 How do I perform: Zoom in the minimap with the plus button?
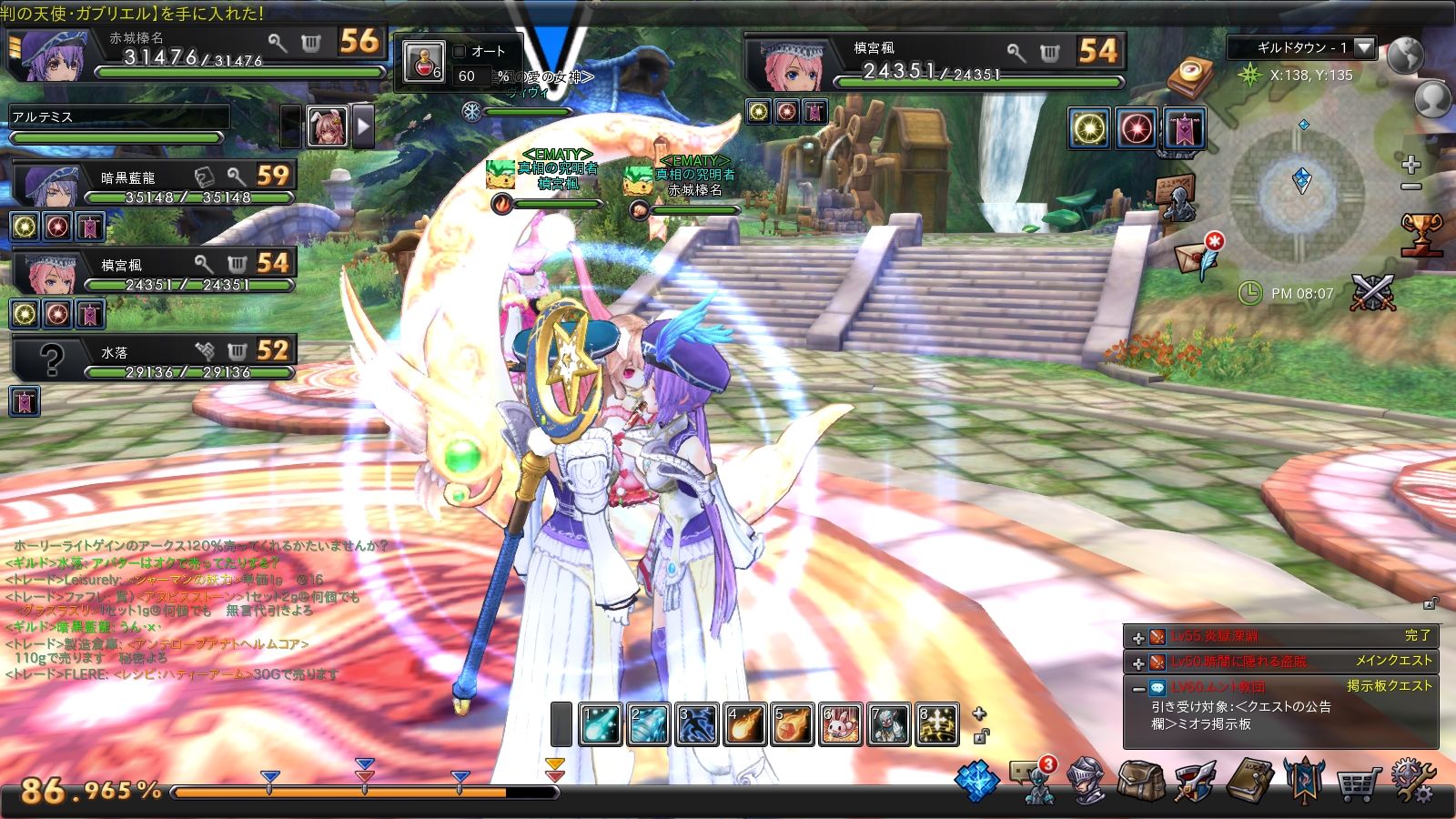[1410, 165]
